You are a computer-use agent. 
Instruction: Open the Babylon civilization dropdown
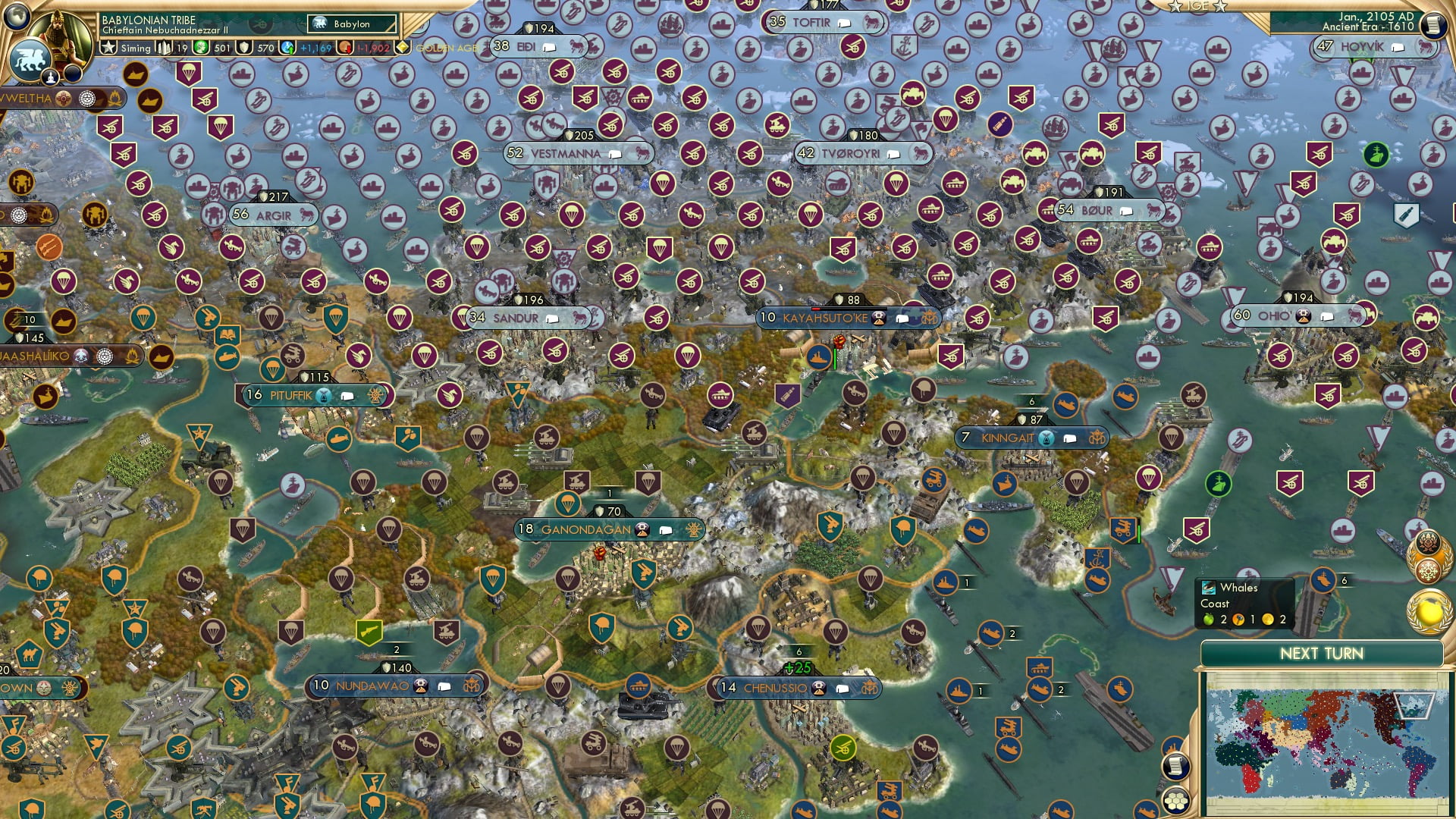(349, 24)
